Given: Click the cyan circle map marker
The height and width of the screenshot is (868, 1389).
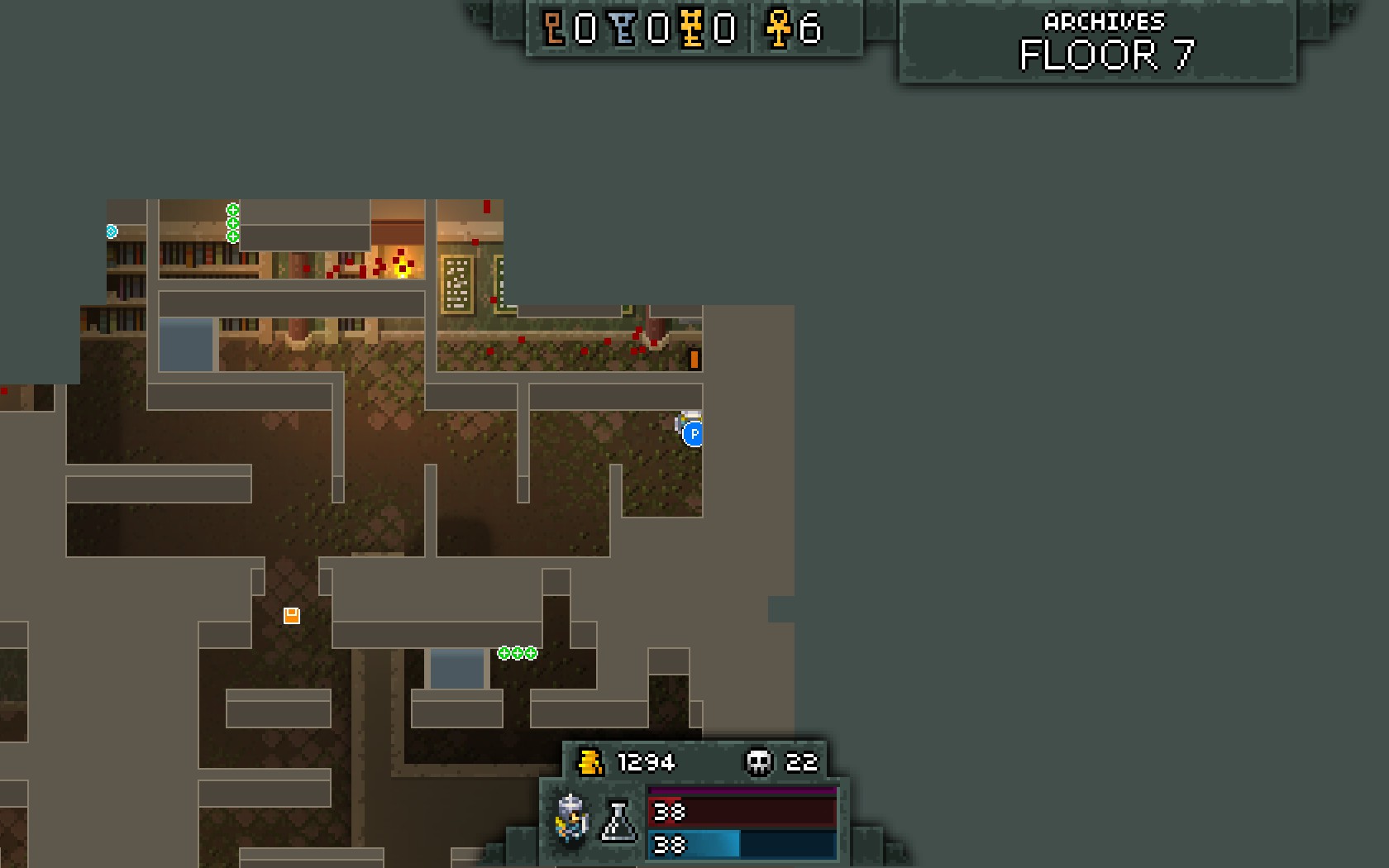Looking at the screenshot, I should (x=112, y=231).
